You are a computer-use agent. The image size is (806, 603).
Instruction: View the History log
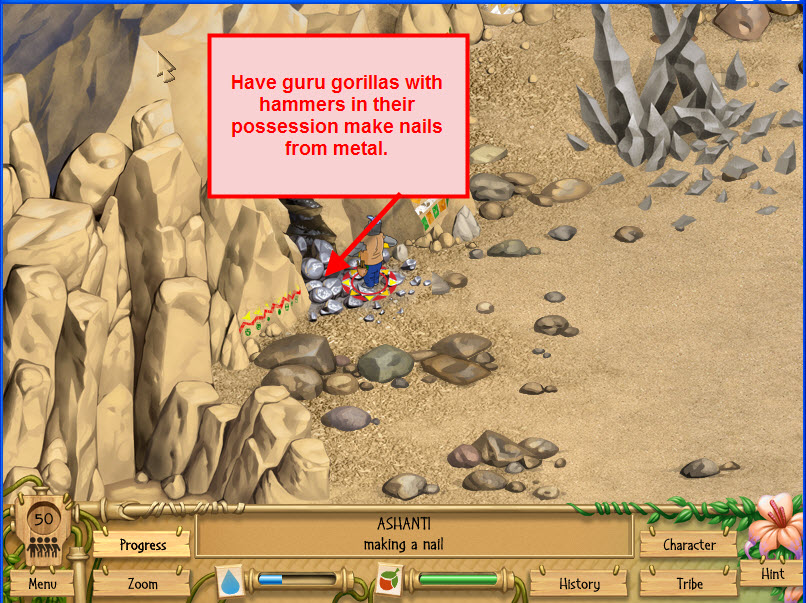579,583
